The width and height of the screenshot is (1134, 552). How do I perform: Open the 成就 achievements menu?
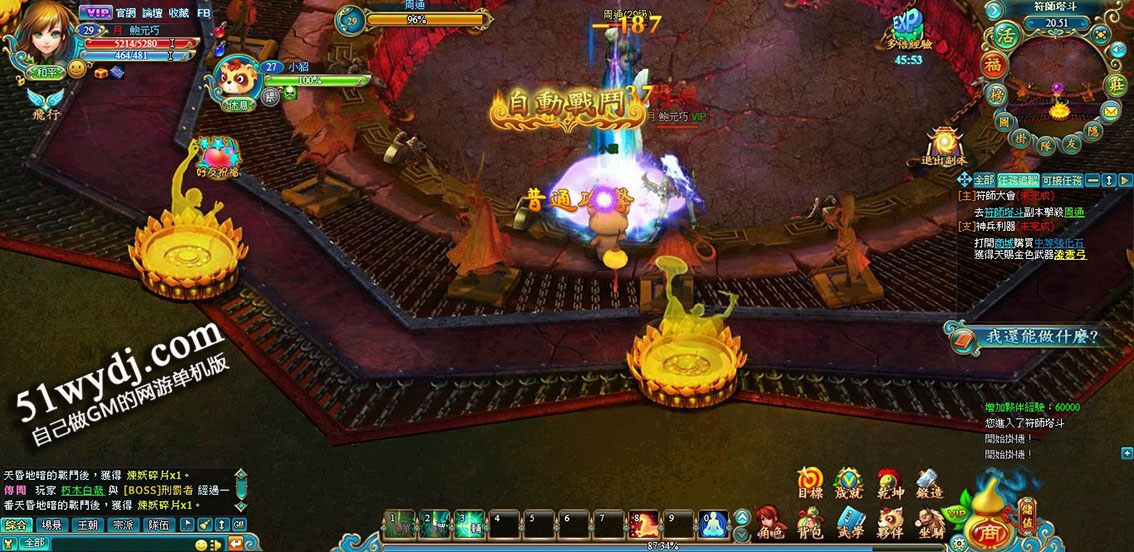(x=849, y=483)
